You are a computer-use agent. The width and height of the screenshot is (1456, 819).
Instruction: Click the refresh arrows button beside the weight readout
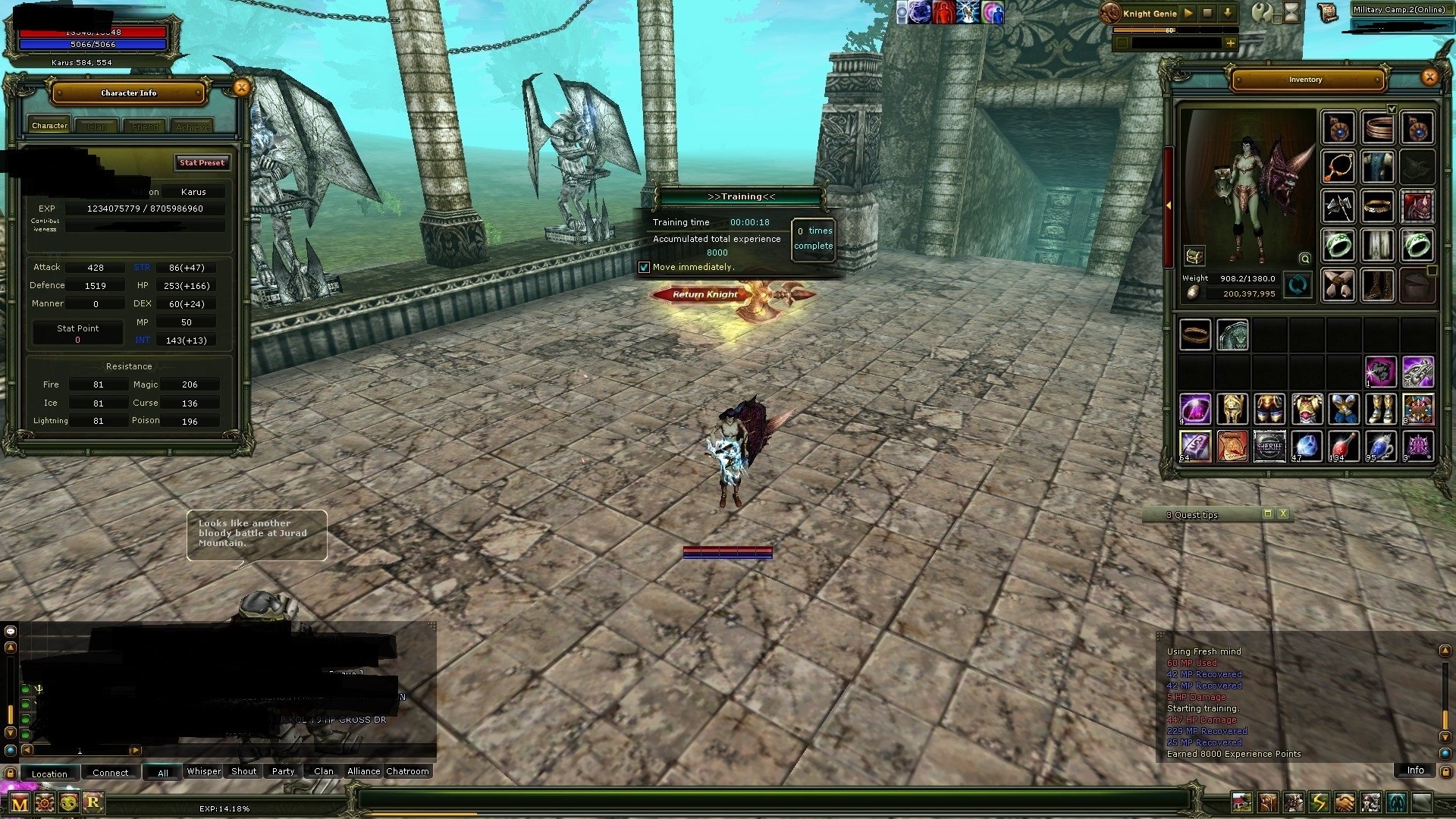click(1298, 286)
